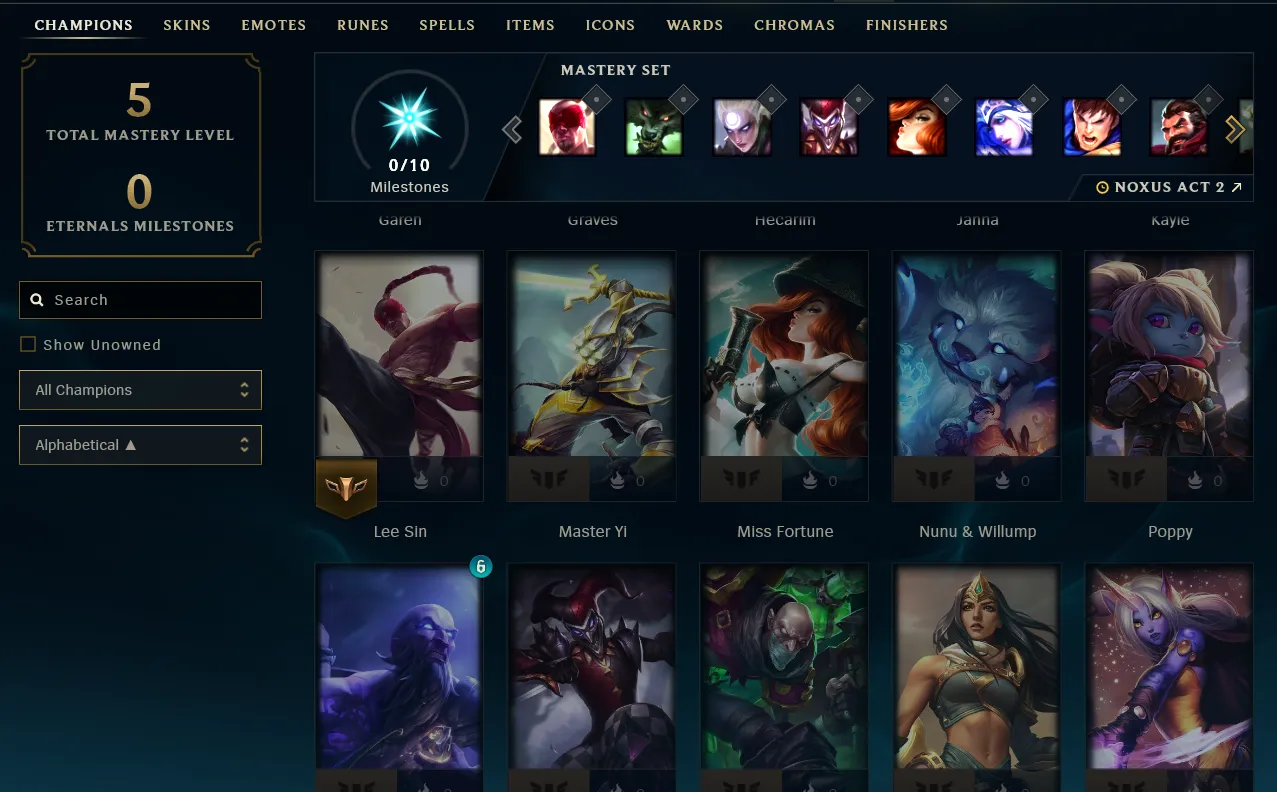The image size is (1277, 792).
Task: Open the Emotes tab
Action: pos(273,25)
